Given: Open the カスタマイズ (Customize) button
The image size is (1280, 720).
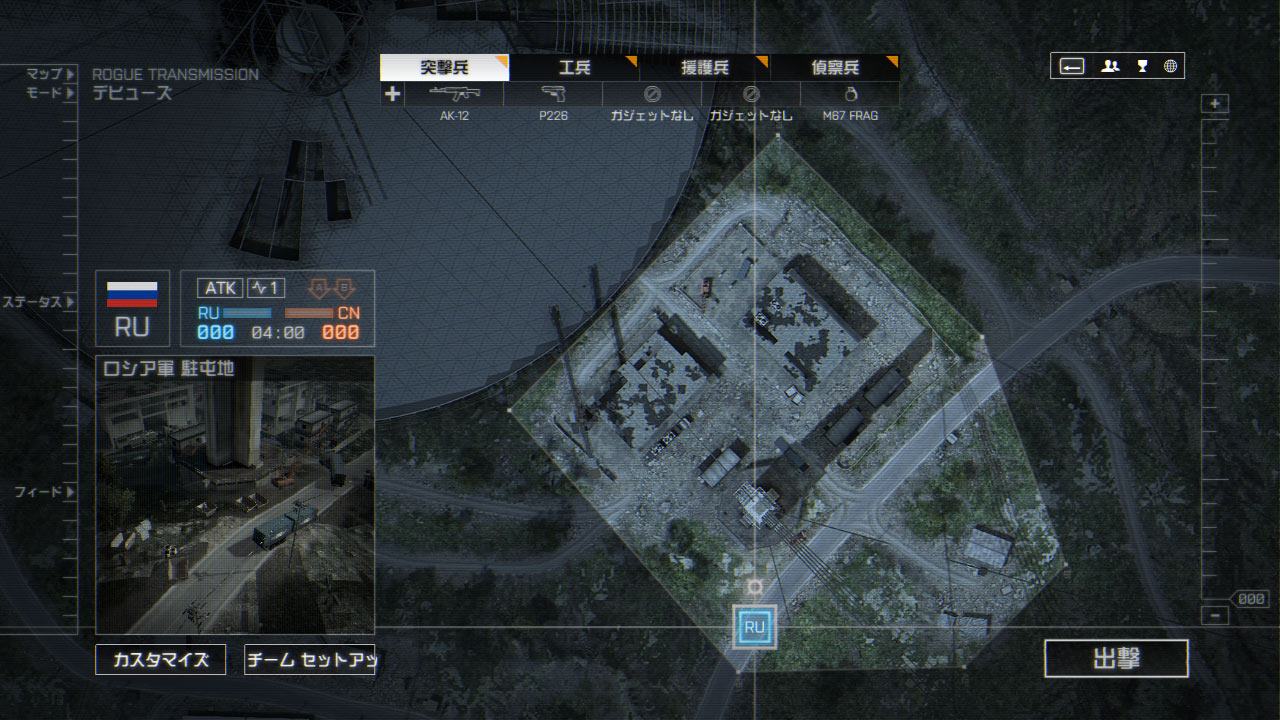Looking at the screenshot, I should click(x=161, y=660).
